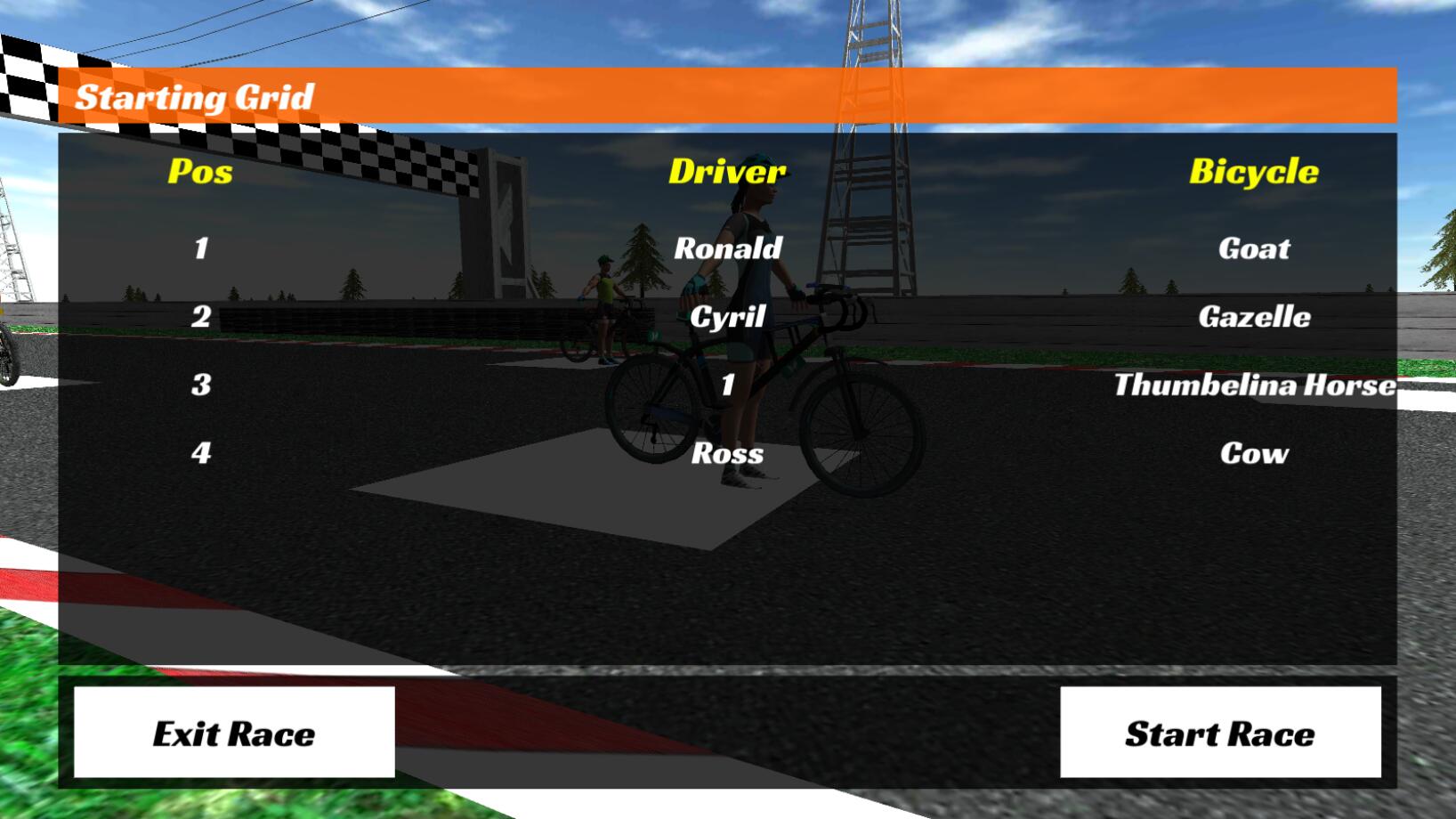1456x819 pixels.
Task: Select position number 4 in the grid
Action: [x=201, y=453]
